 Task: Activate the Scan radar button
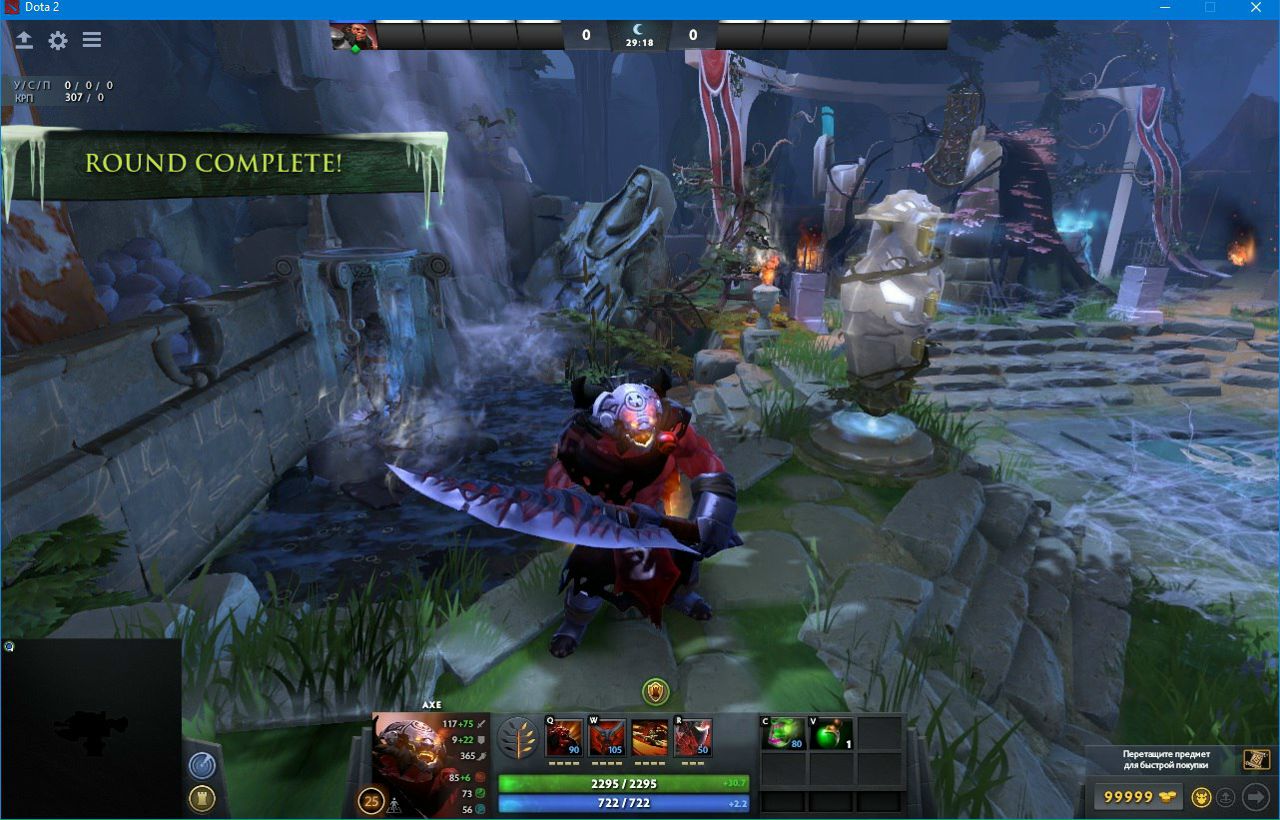pos(202,765)
